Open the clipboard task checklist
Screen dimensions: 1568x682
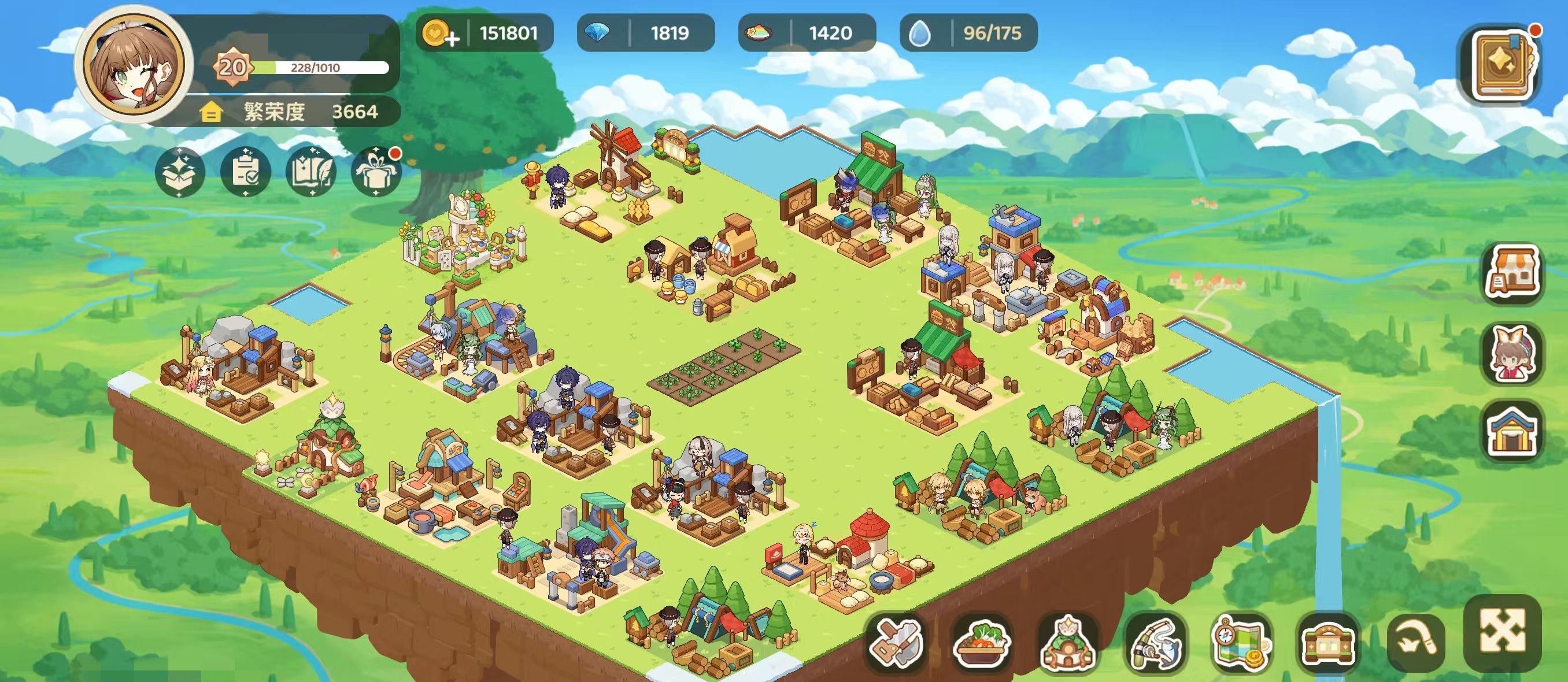pos(246,172)
